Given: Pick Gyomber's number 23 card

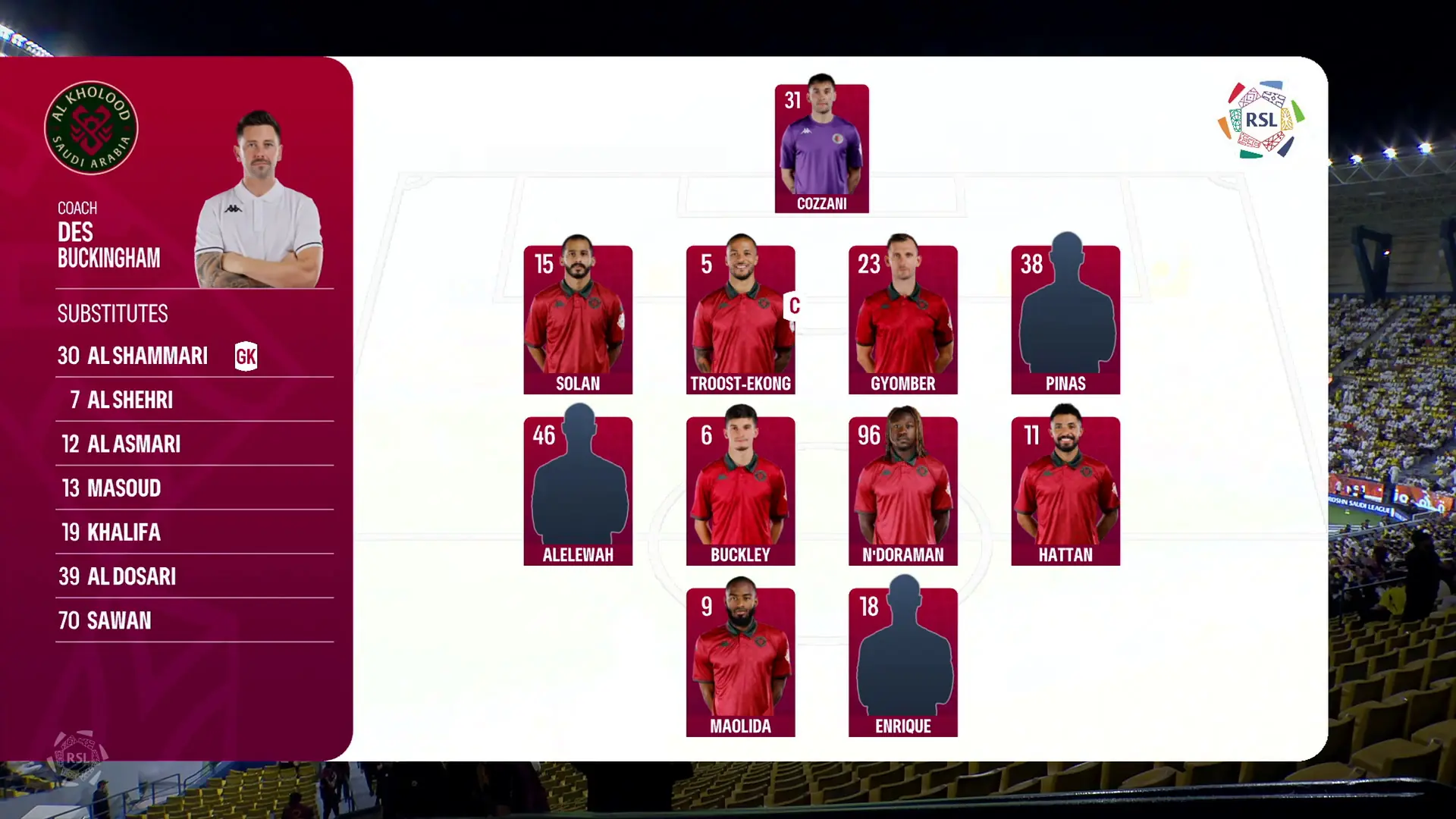Looking at the screenshot, I should tap(902, 319).
